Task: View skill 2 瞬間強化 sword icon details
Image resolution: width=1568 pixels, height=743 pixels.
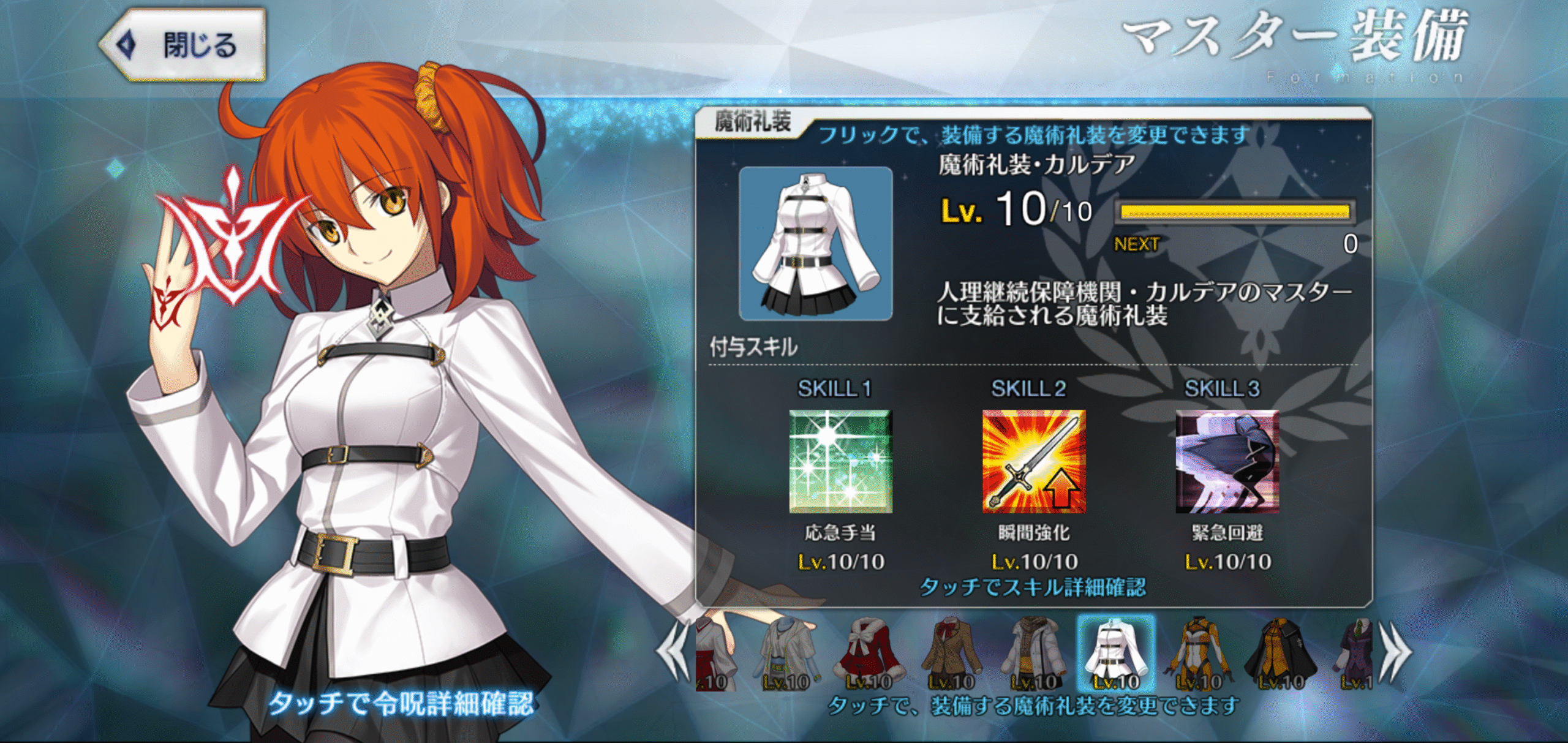Action: coord(1033,461)
